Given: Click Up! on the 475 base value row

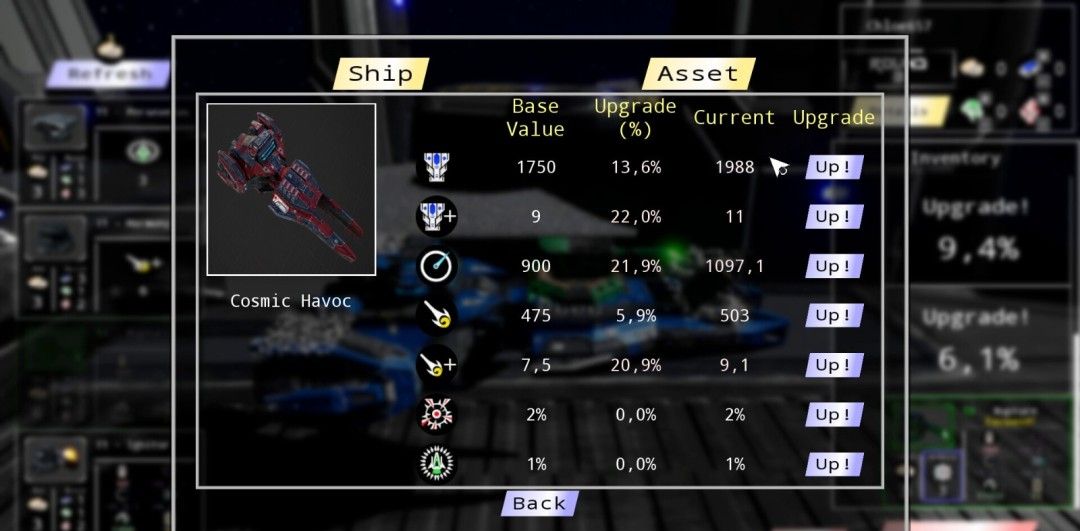Looking at the screenshot, I should click(833, 316).
